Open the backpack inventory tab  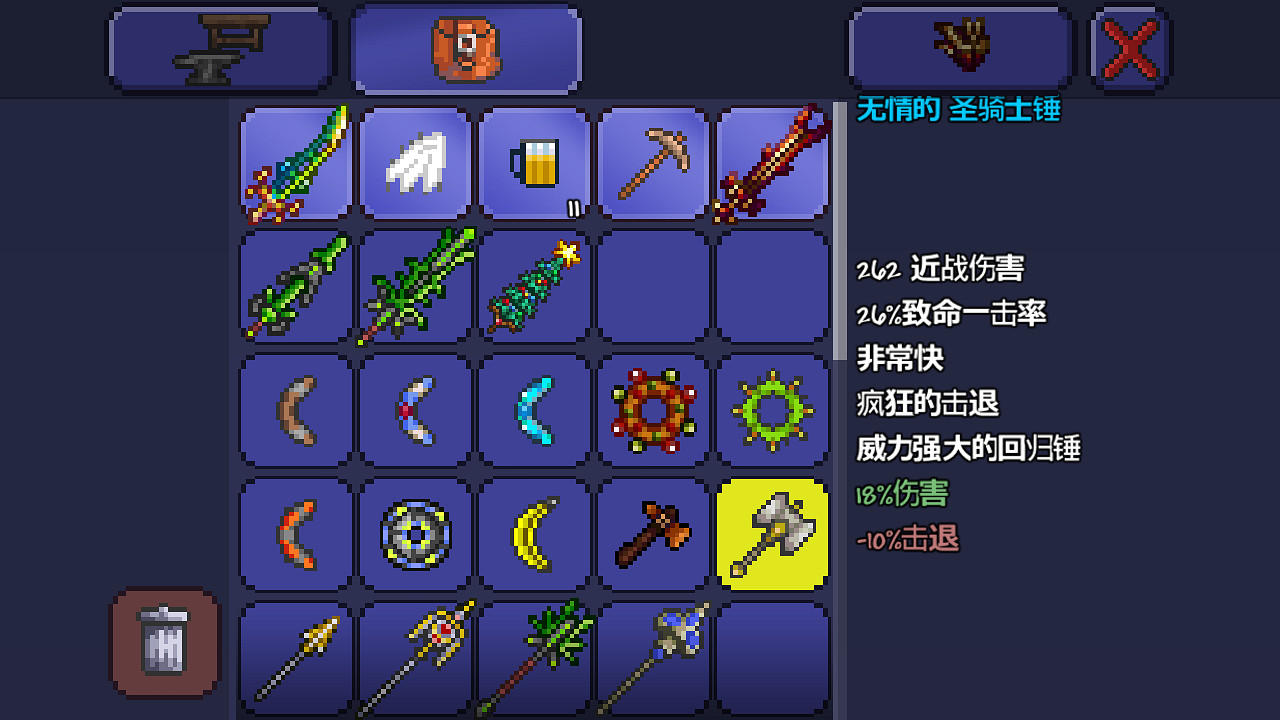coord(465,47)
